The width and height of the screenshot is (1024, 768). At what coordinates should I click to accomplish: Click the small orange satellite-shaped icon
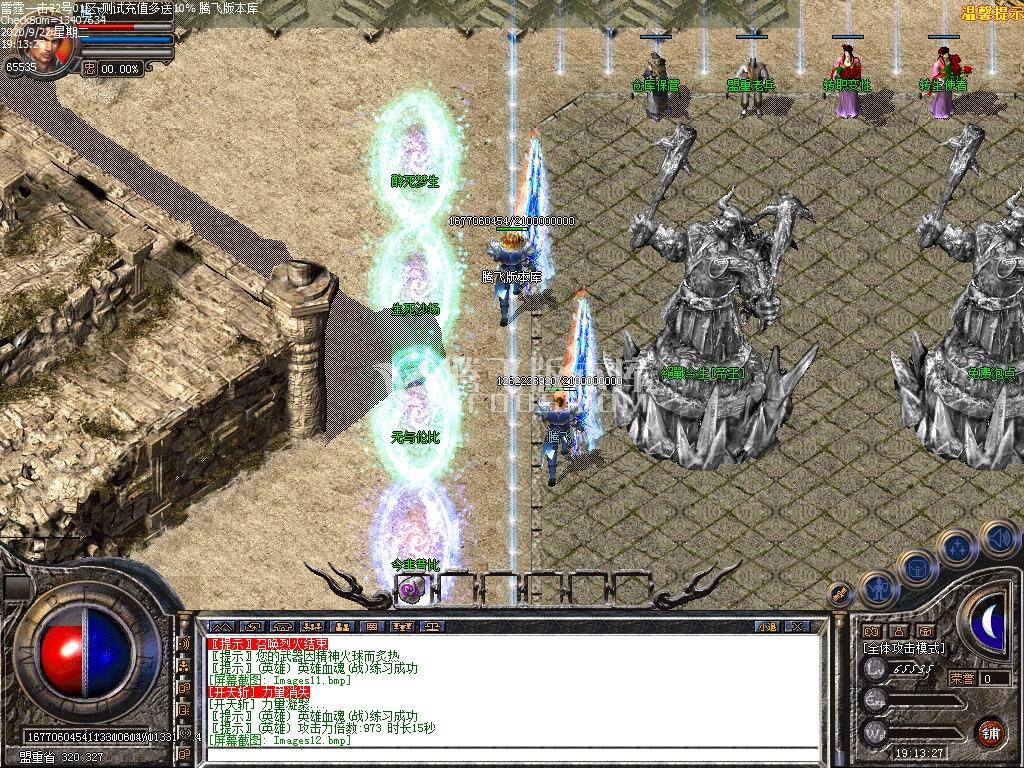point(841,595)
